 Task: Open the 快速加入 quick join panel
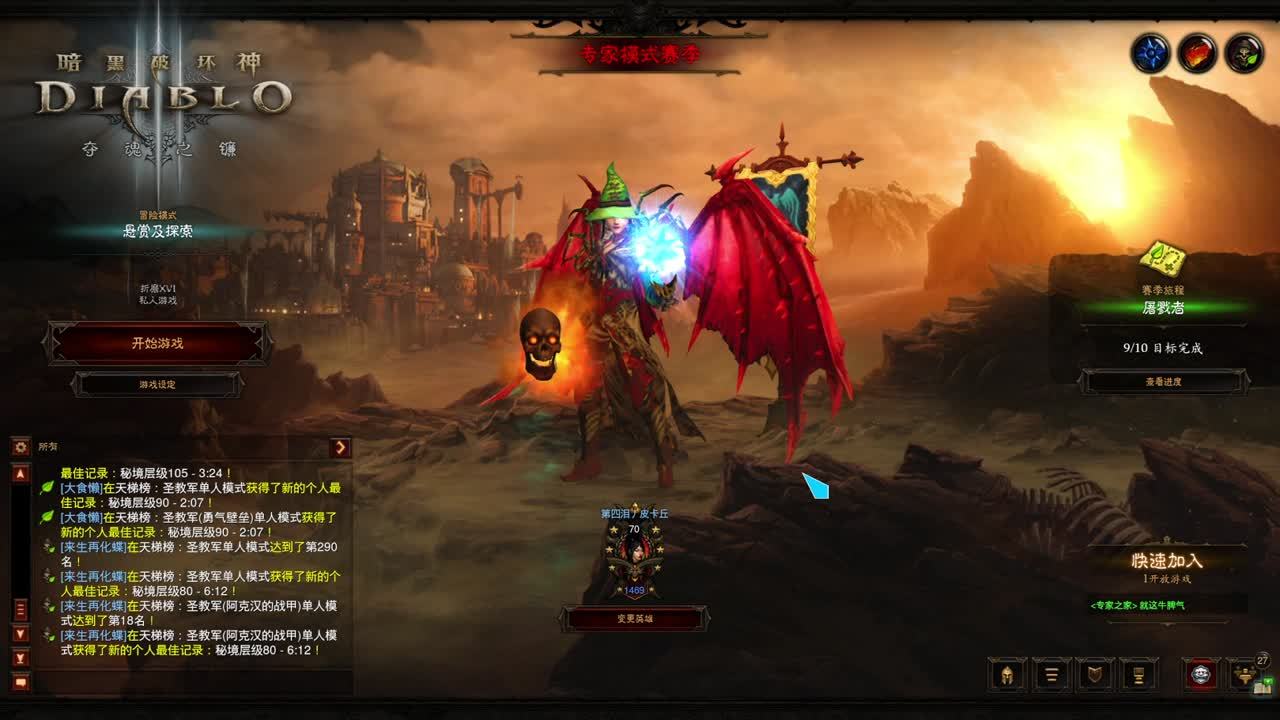click(1167, 562)
